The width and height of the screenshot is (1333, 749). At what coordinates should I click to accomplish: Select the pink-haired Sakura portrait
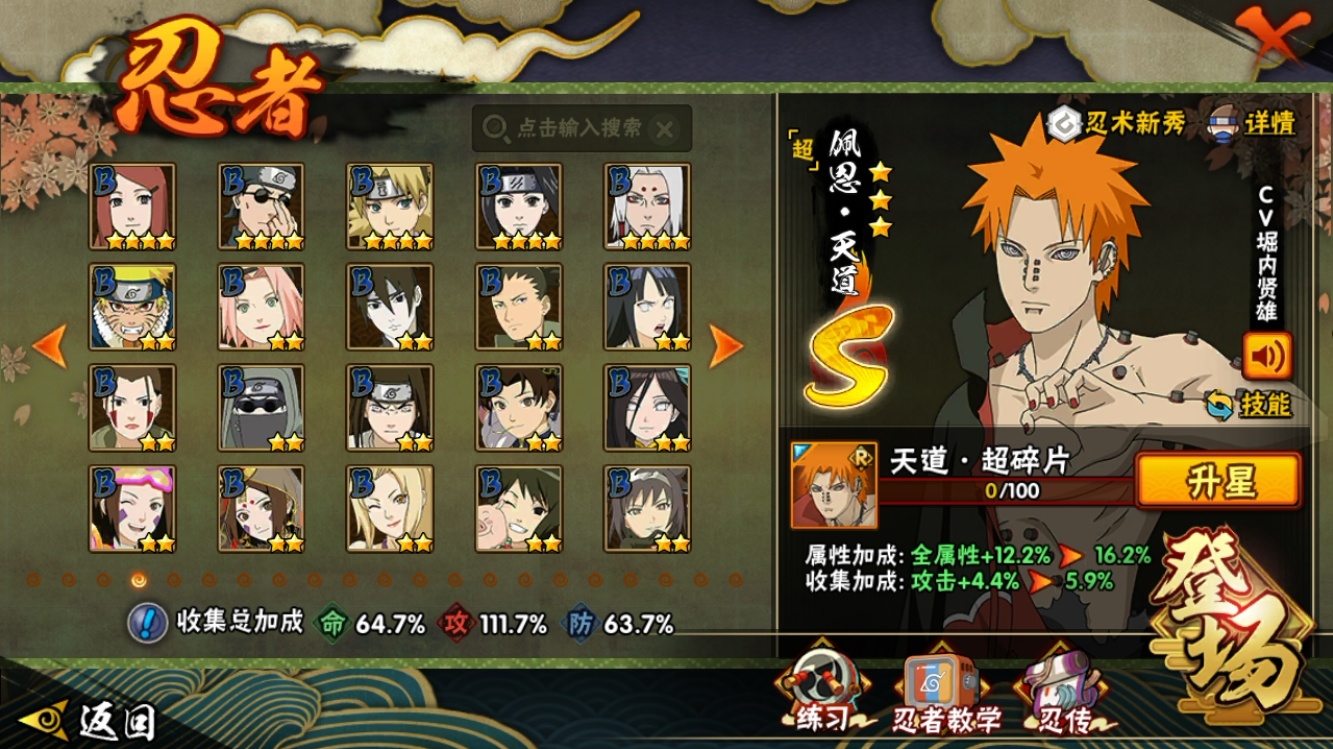tap(261, 307)
